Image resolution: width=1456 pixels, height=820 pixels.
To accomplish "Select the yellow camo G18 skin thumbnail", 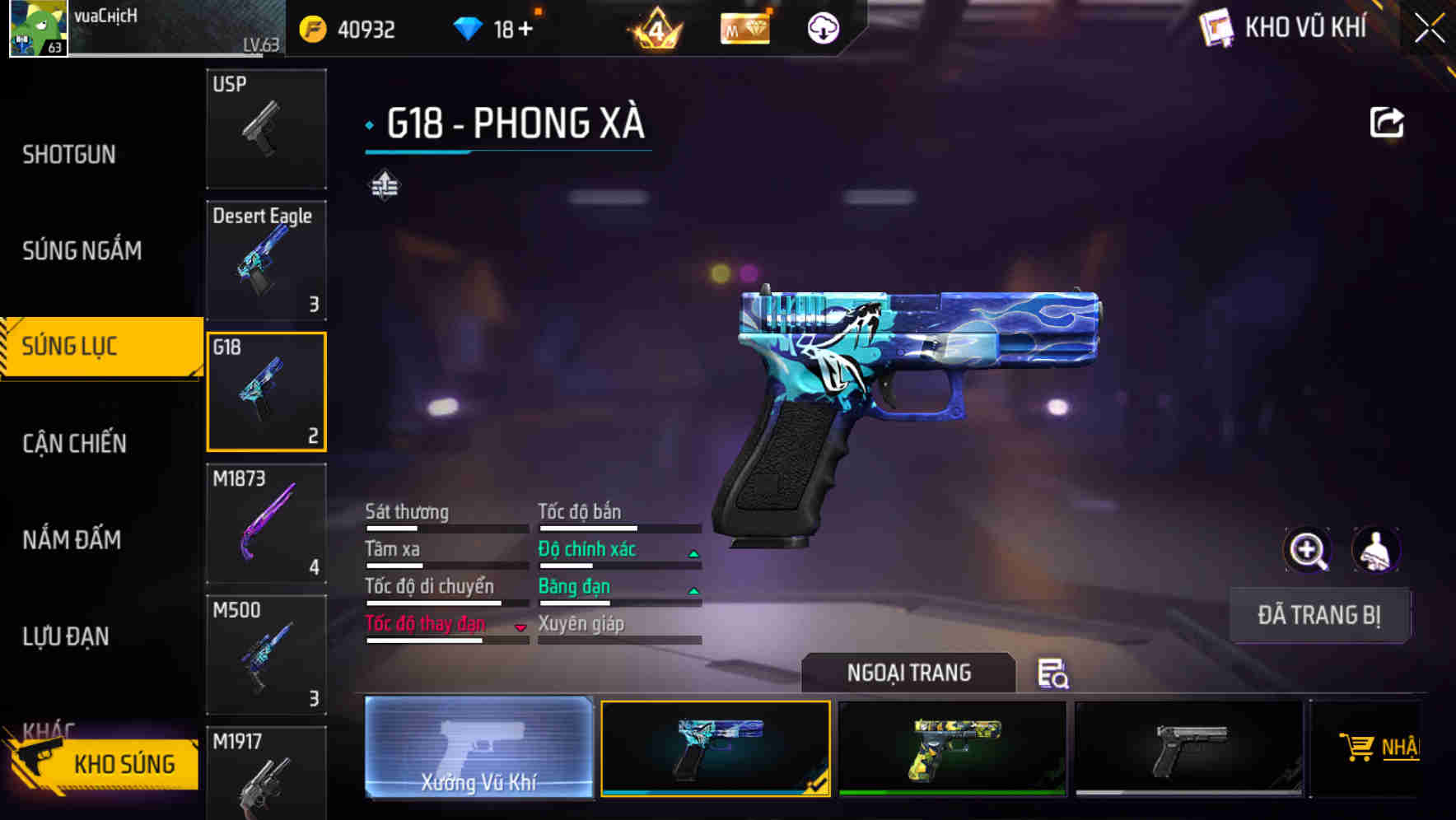I will [953, 749].
